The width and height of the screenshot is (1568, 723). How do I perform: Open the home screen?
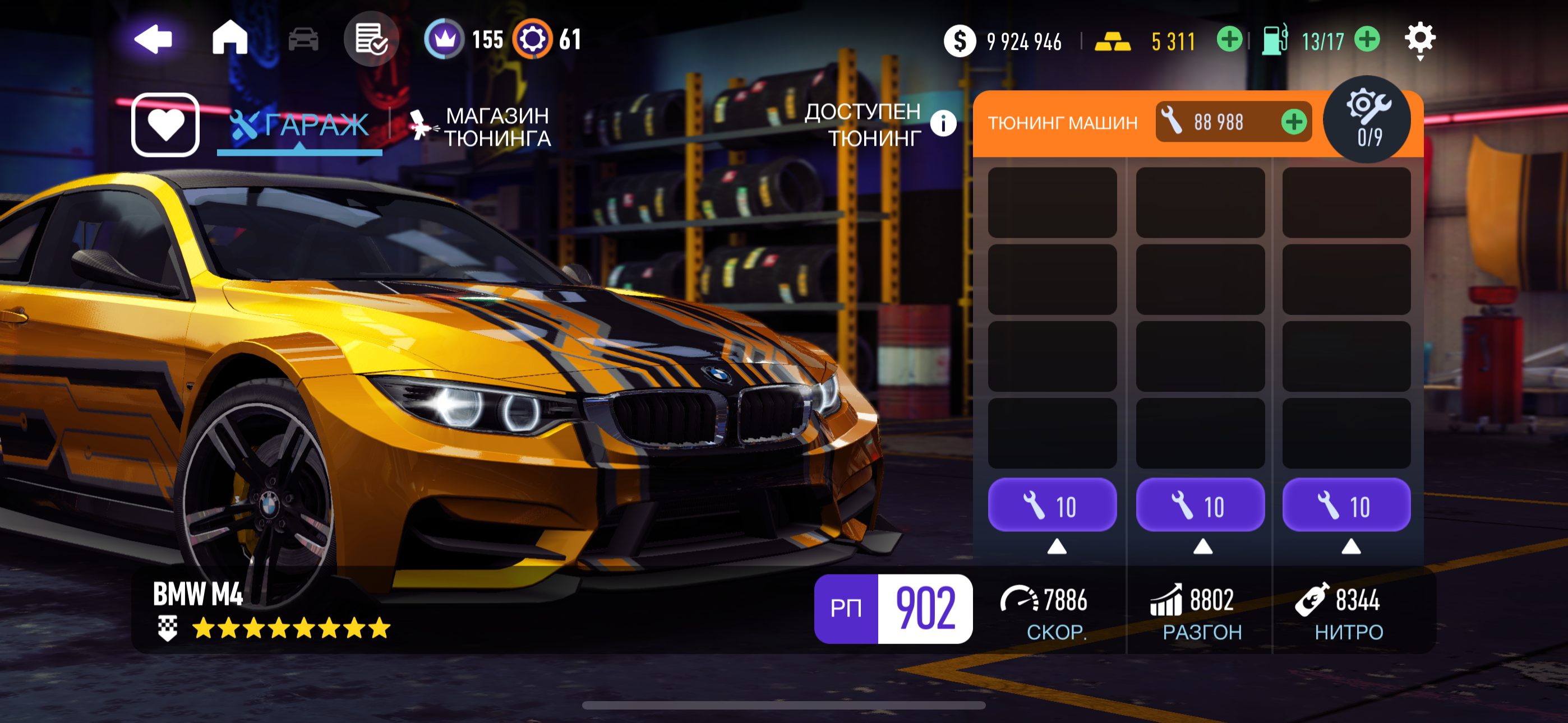tap(229, 38)
